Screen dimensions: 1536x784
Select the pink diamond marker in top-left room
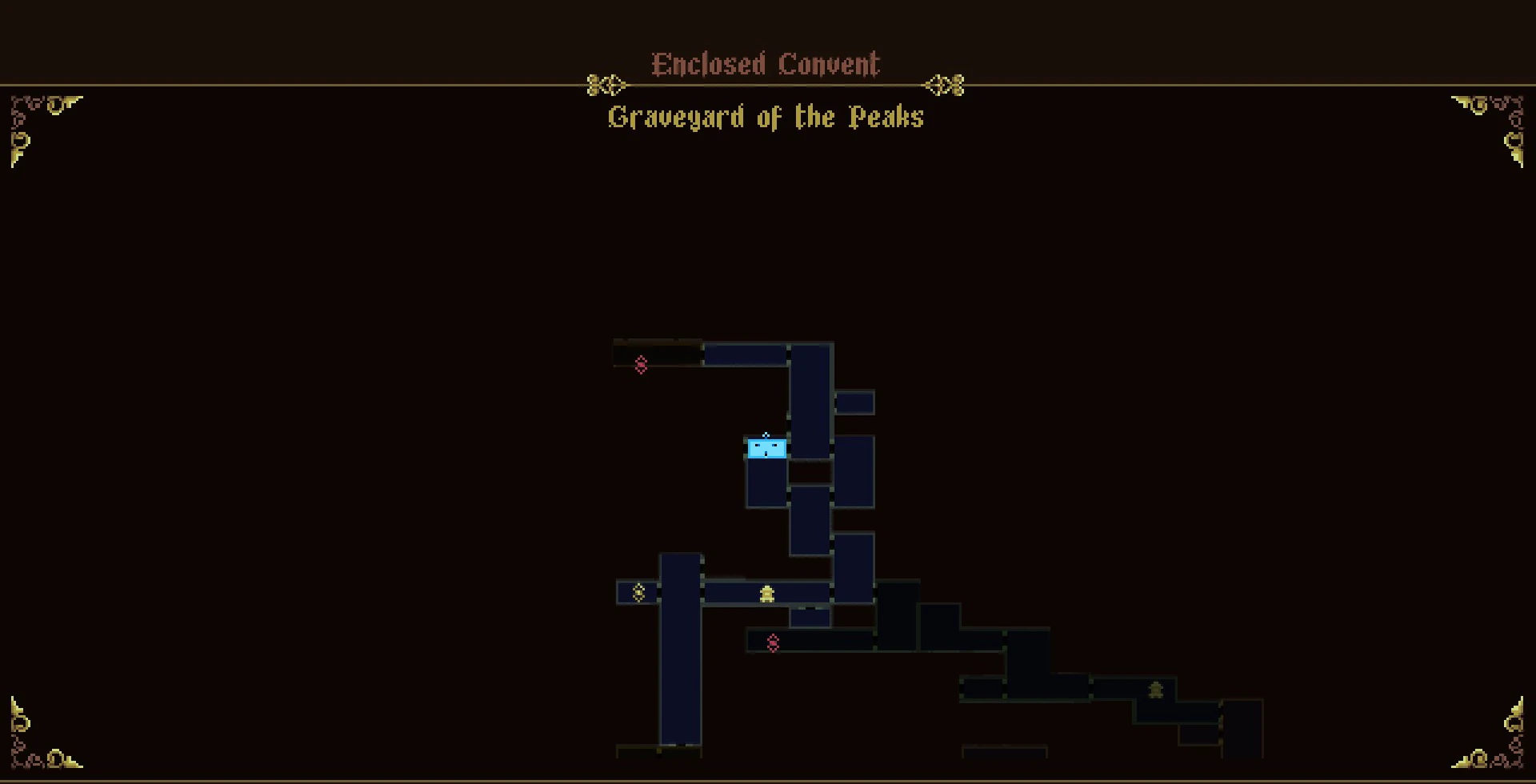(640, 365)
